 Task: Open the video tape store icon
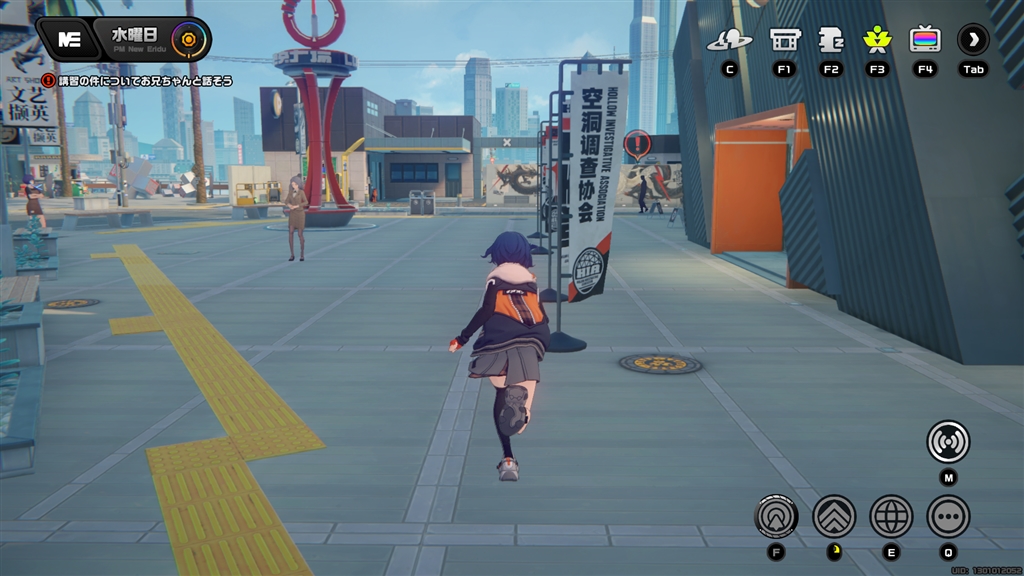[x=785, y=40]
